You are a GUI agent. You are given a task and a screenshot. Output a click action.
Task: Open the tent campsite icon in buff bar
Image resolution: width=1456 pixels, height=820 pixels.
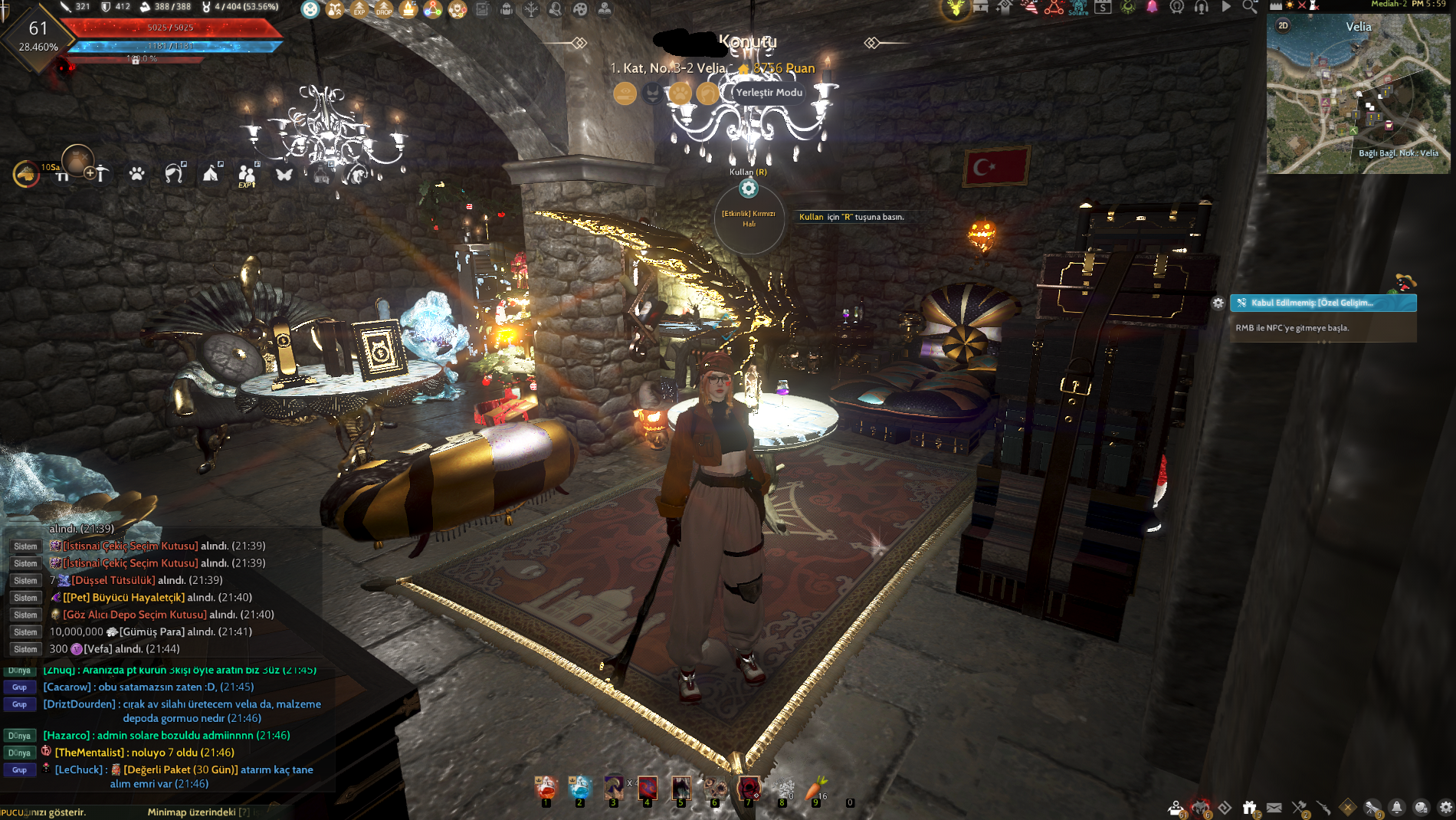[212, 175]
